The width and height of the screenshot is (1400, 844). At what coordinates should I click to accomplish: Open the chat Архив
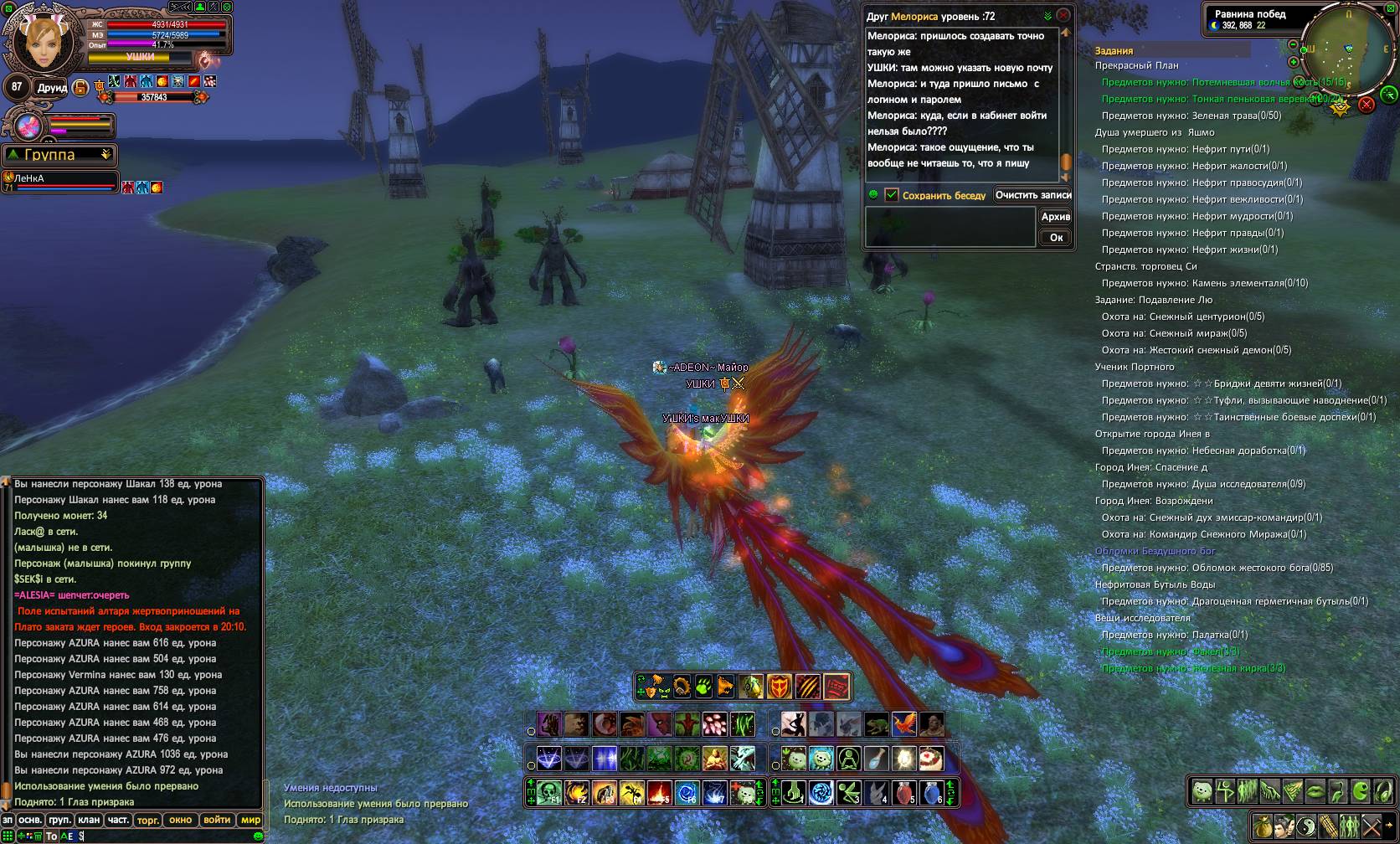pyautogui.click(x=1055, y=217)
